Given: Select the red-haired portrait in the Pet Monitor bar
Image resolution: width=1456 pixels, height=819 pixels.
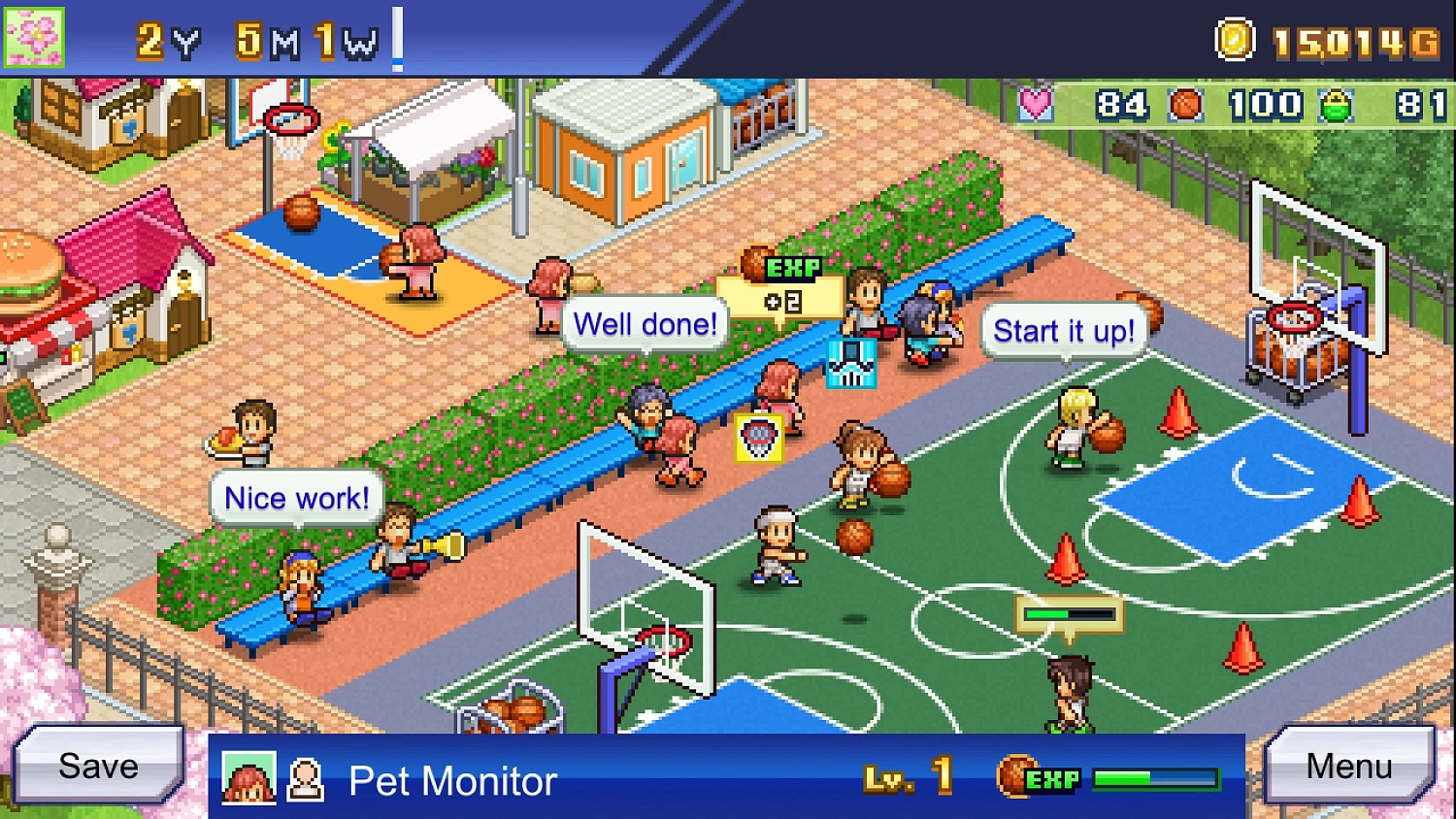Looking at the screenshot, I should (x=248, y=777).
